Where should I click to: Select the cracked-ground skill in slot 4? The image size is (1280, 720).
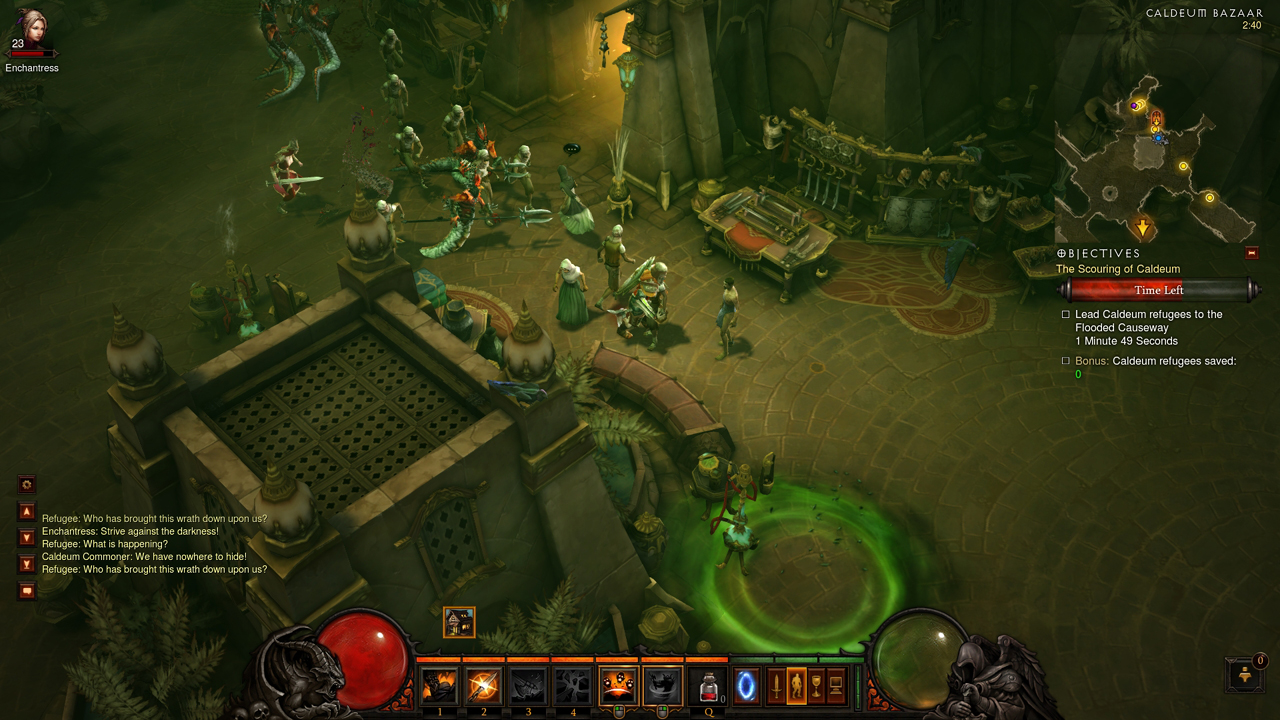pyautogui.click(x=573, y=686)
